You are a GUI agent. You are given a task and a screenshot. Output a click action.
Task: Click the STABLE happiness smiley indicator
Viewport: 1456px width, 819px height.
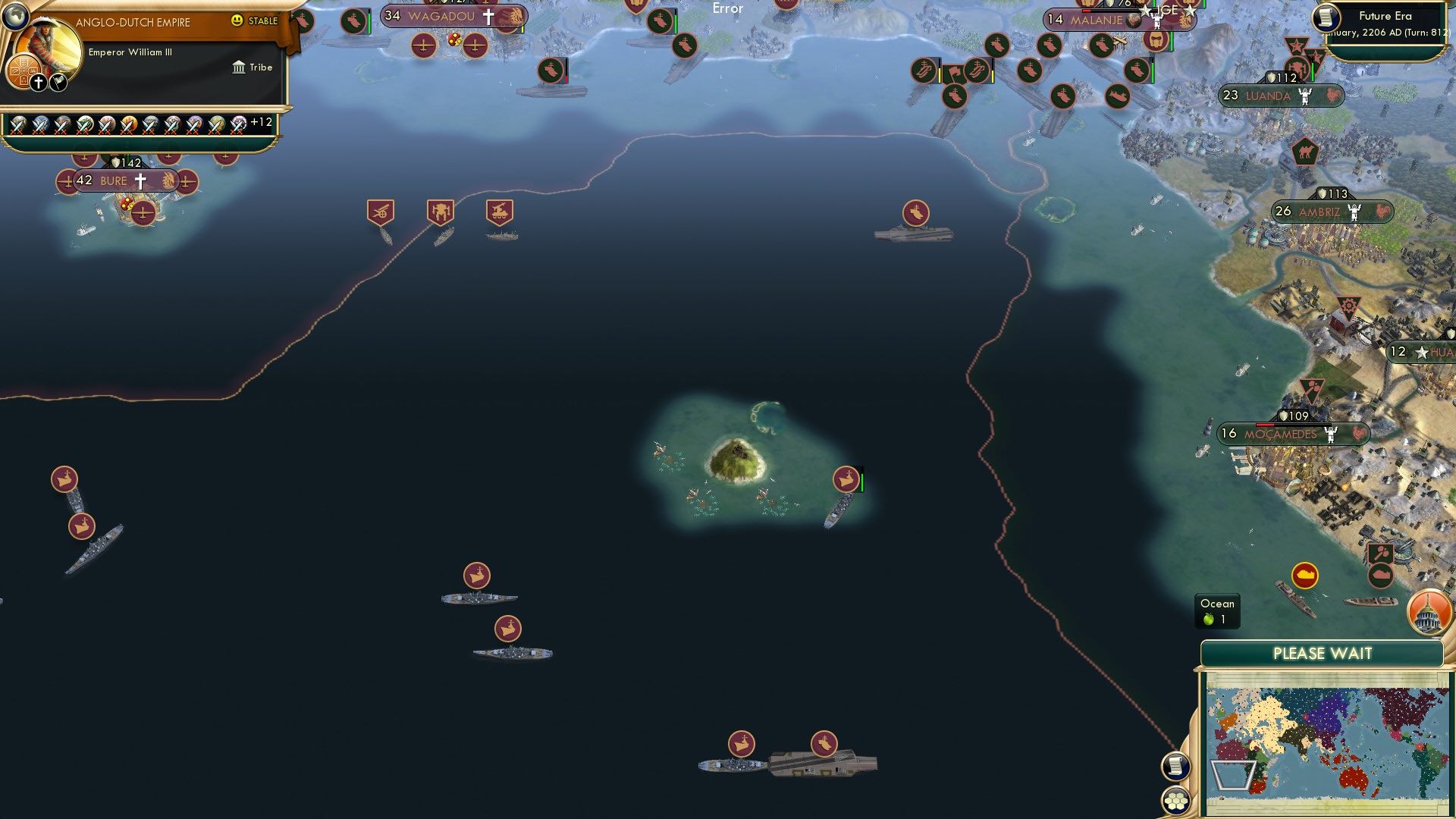[239, 21]
